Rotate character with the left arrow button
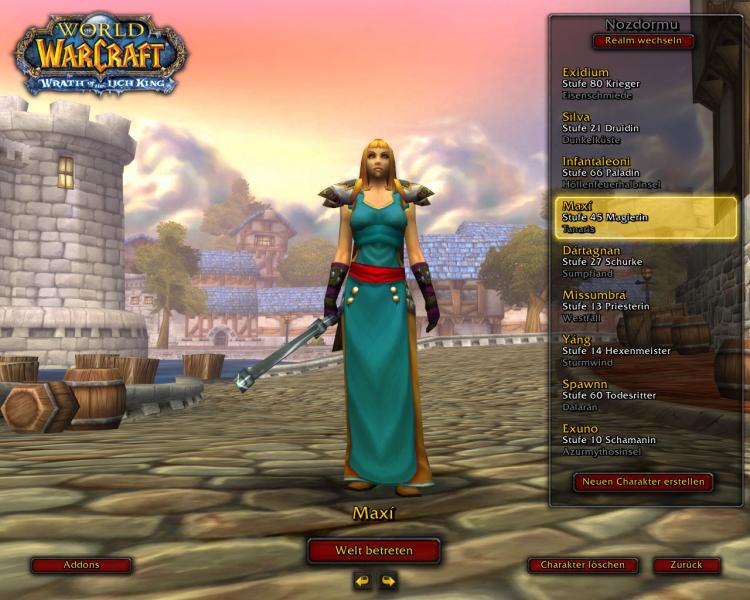Viewport: 750px width, 600px height. pos(362,580)
